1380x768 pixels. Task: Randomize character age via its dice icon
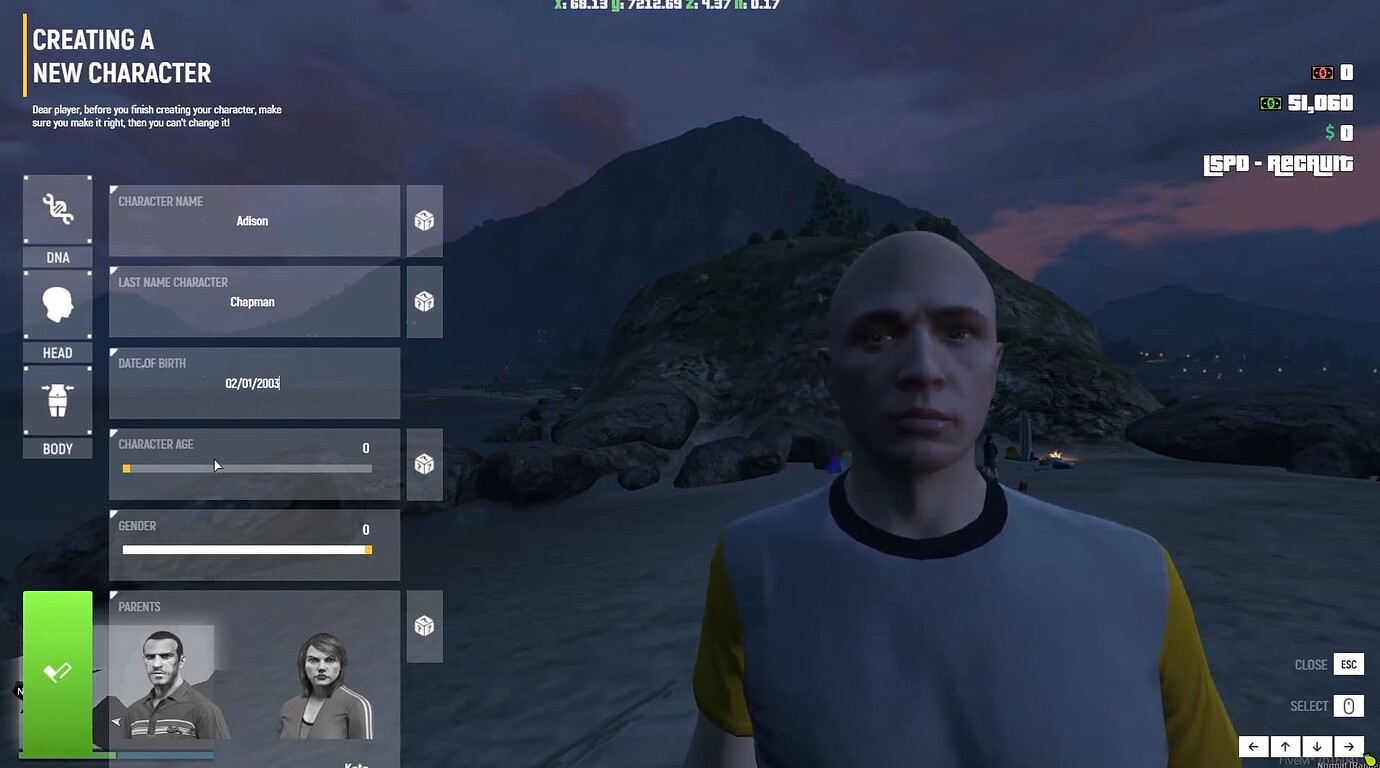coord(424,463)
